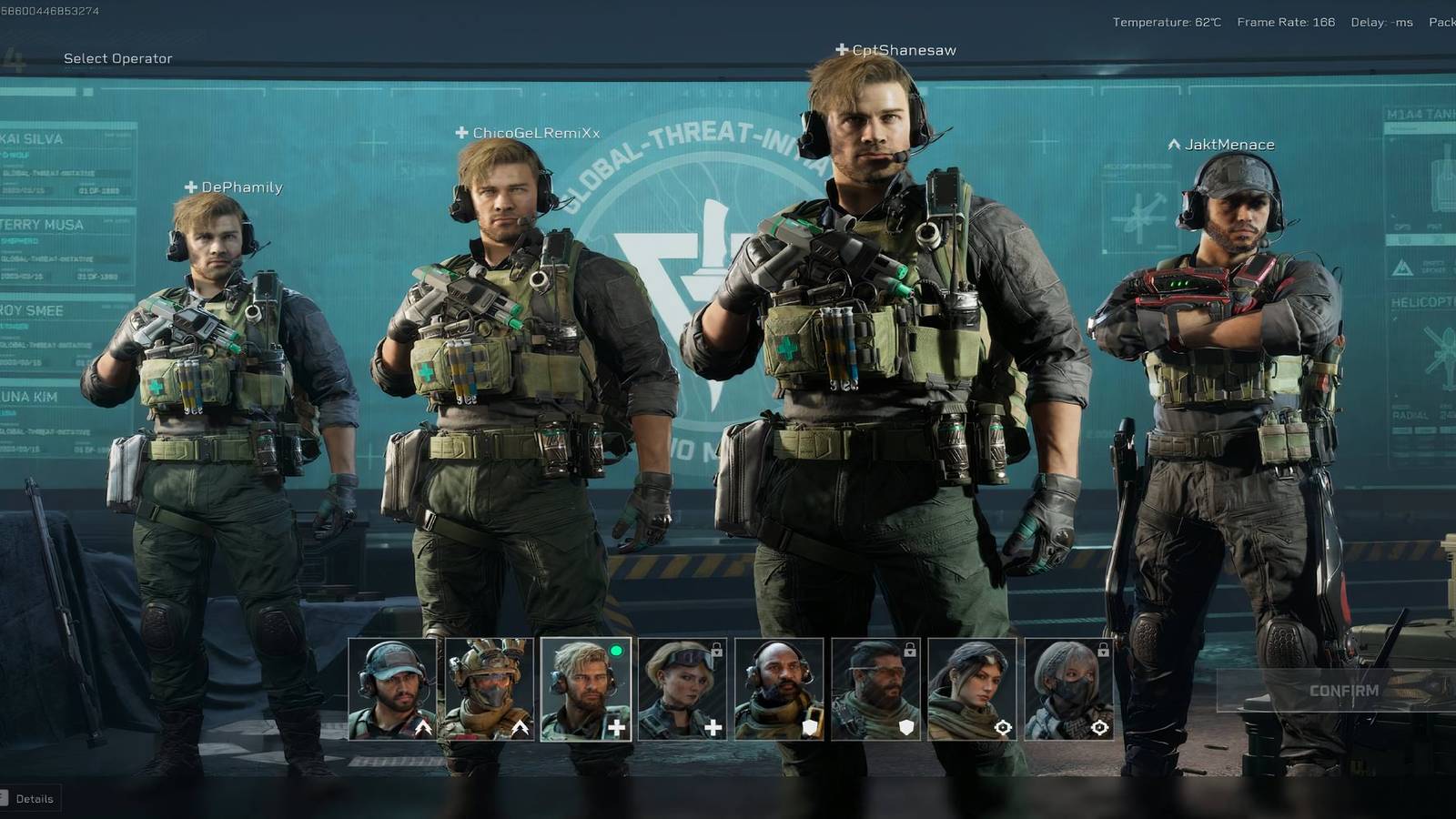Select the recon gear icon on masked female operator

(x=1101, y=726)
